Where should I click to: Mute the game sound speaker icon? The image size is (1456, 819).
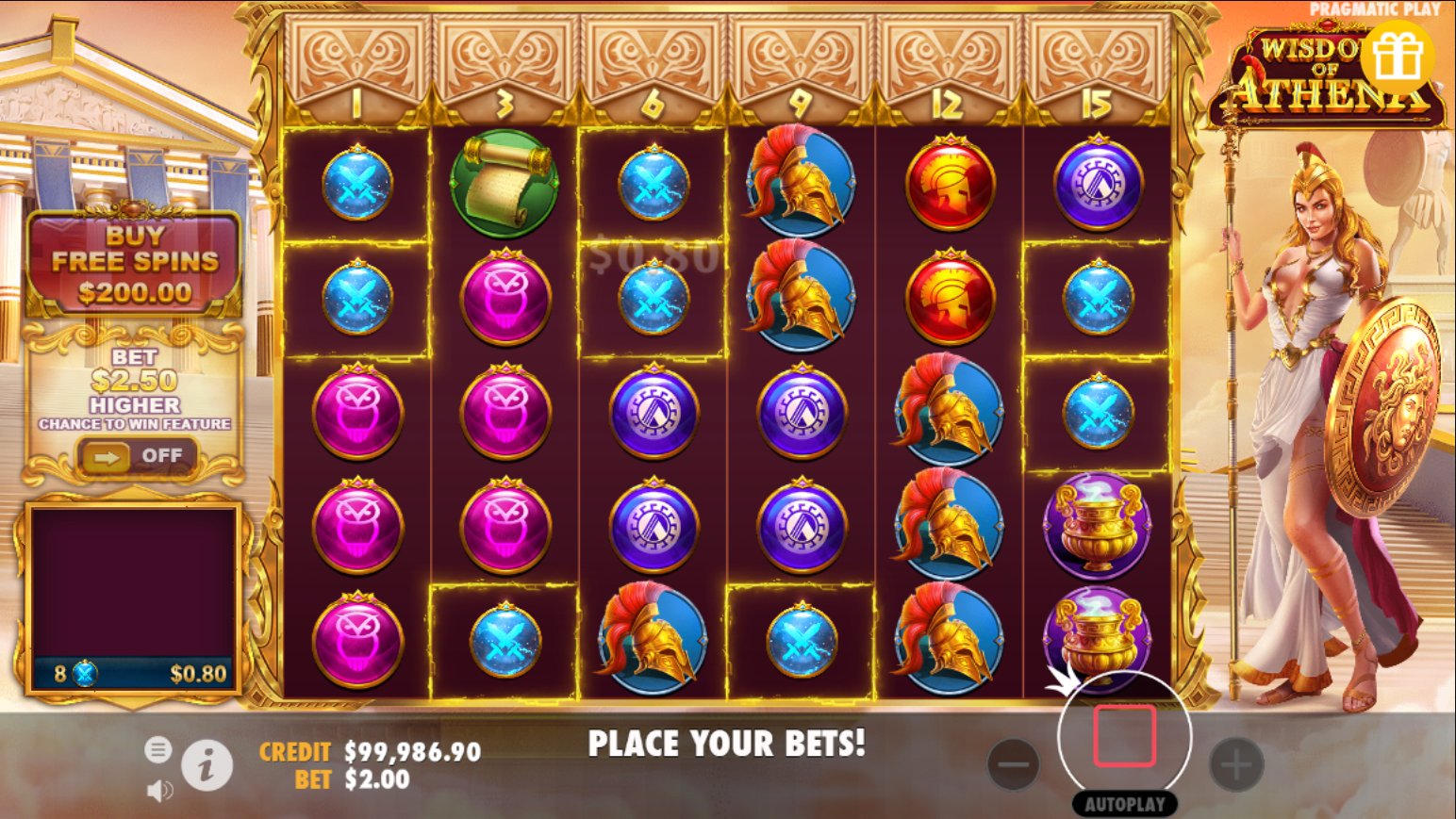159,790
